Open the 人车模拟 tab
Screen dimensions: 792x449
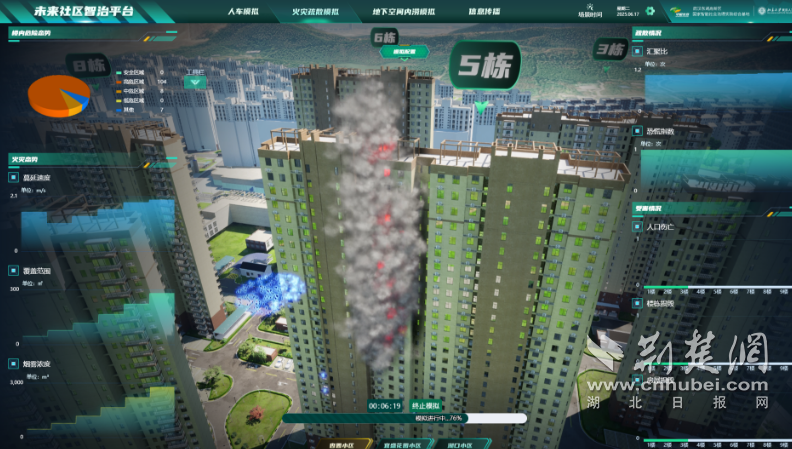tap(243, 12)
